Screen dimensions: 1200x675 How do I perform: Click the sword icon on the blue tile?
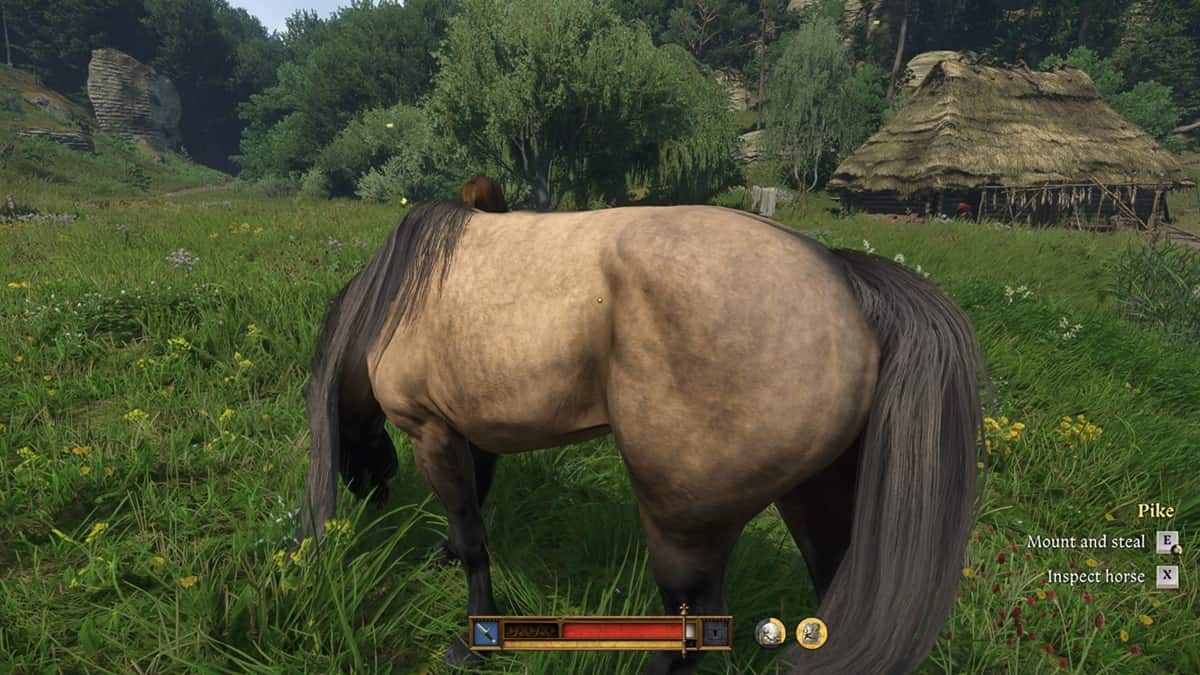(x=487, y=632)
